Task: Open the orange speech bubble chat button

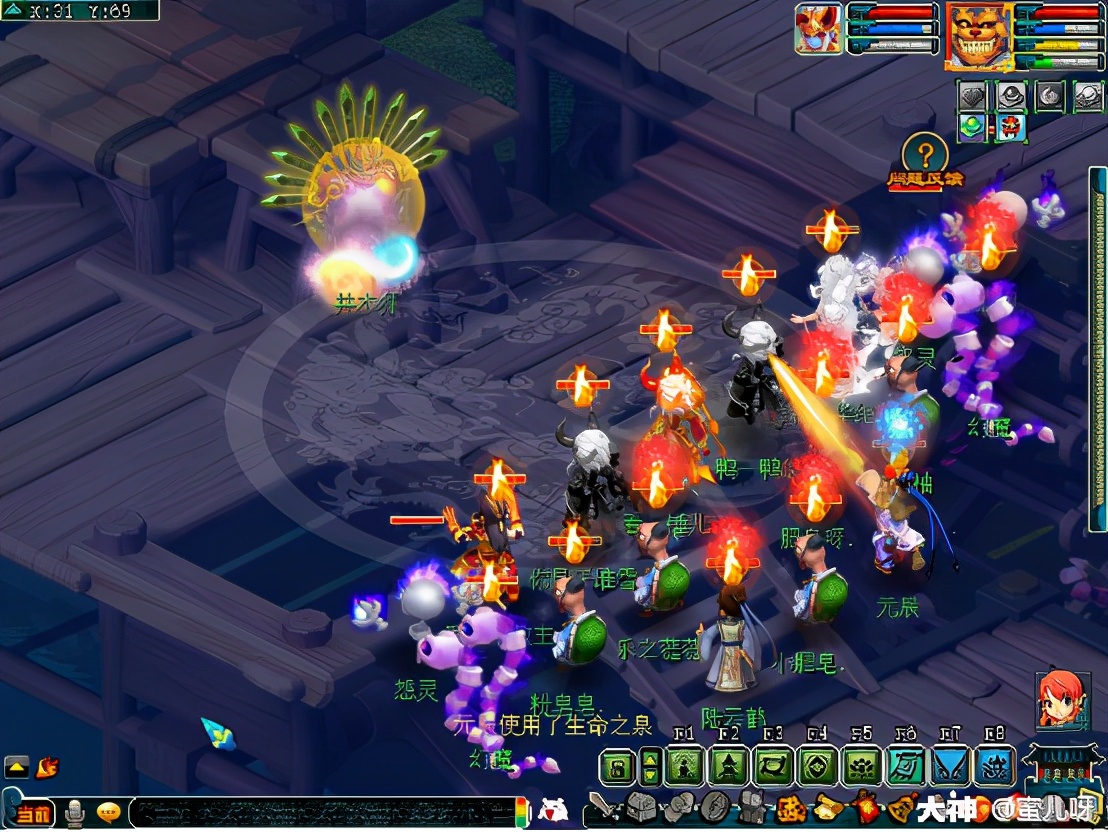Action: pos(109,812)
